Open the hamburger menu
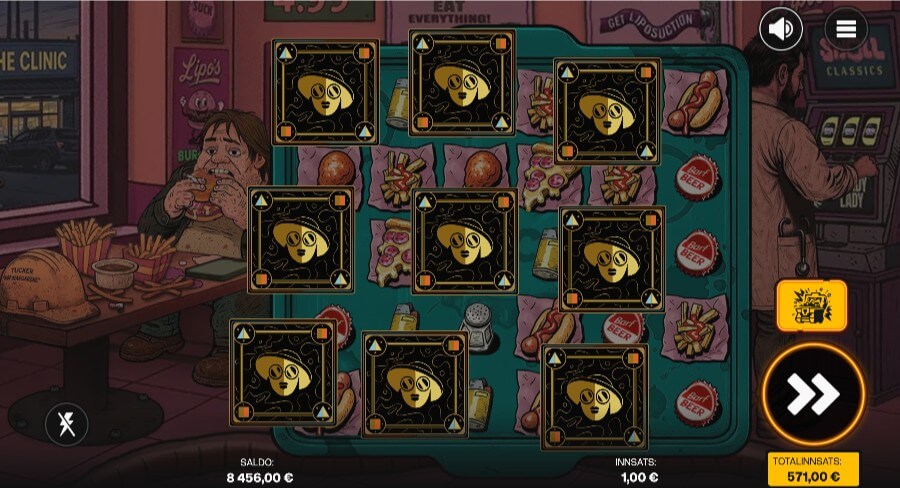This screenshot has height=488, width=900. click(x=846, y=30)
